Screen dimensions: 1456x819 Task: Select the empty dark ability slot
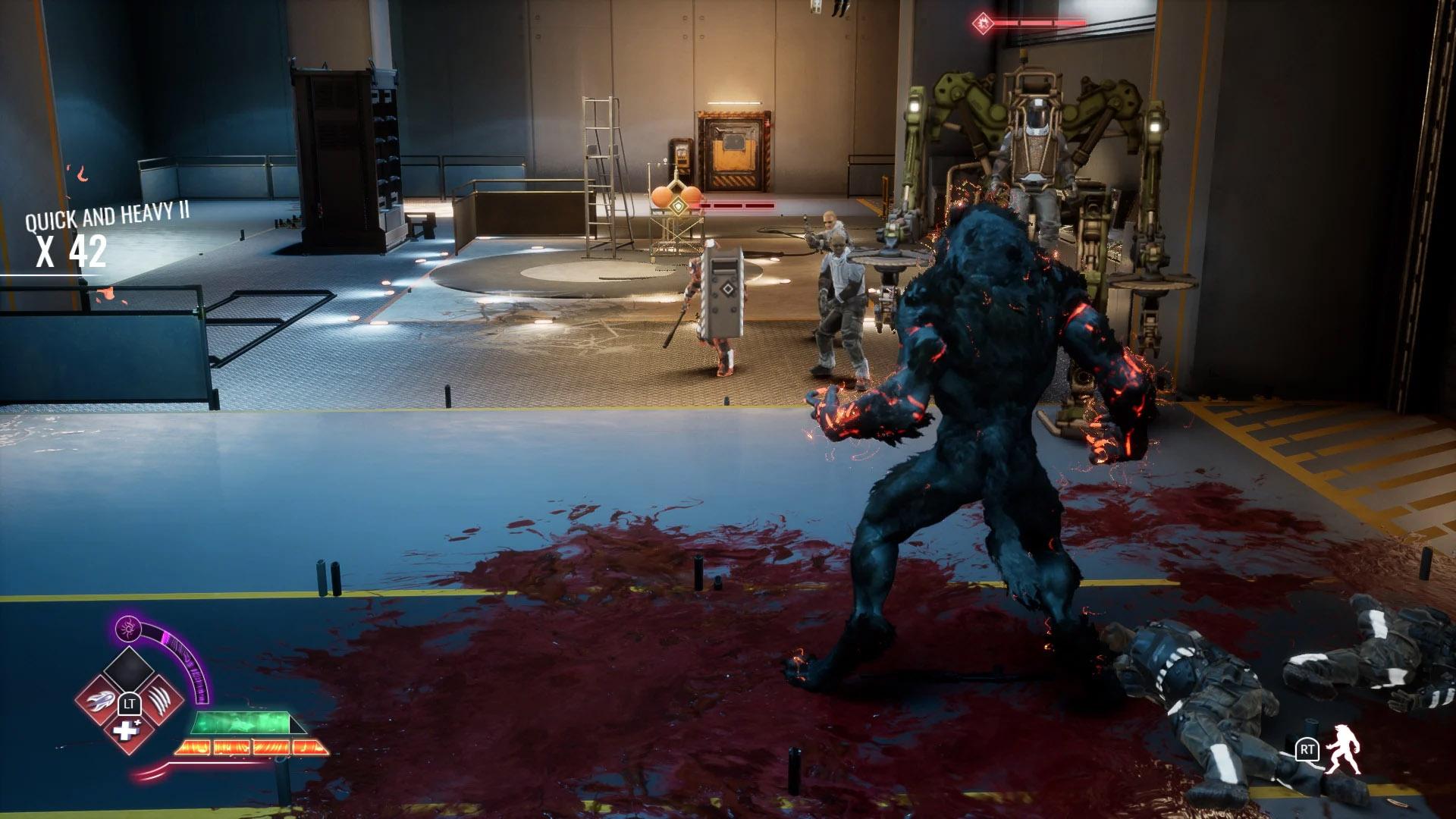click(128, 670)
